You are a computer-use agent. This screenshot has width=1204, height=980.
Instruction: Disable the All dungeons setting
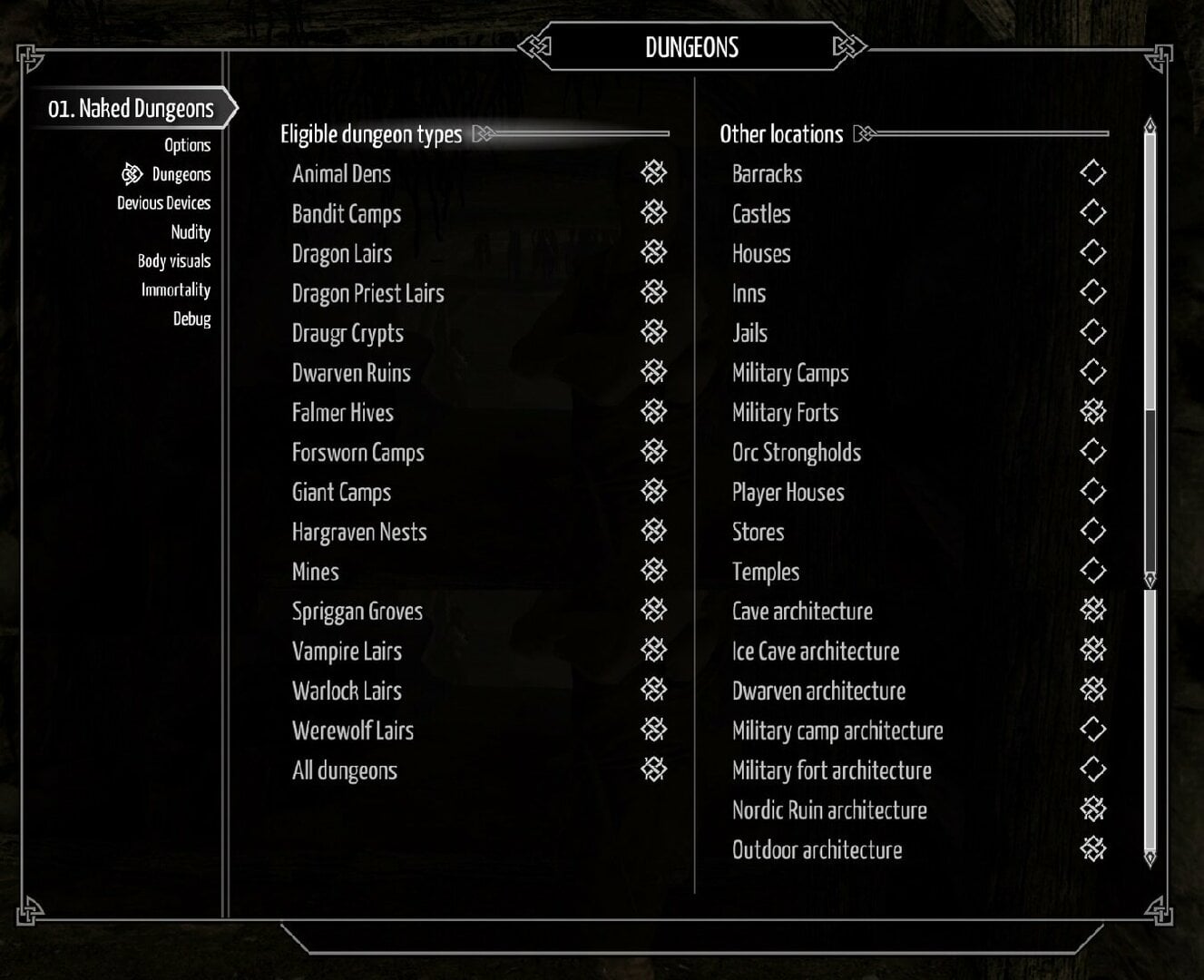point(651,770)
